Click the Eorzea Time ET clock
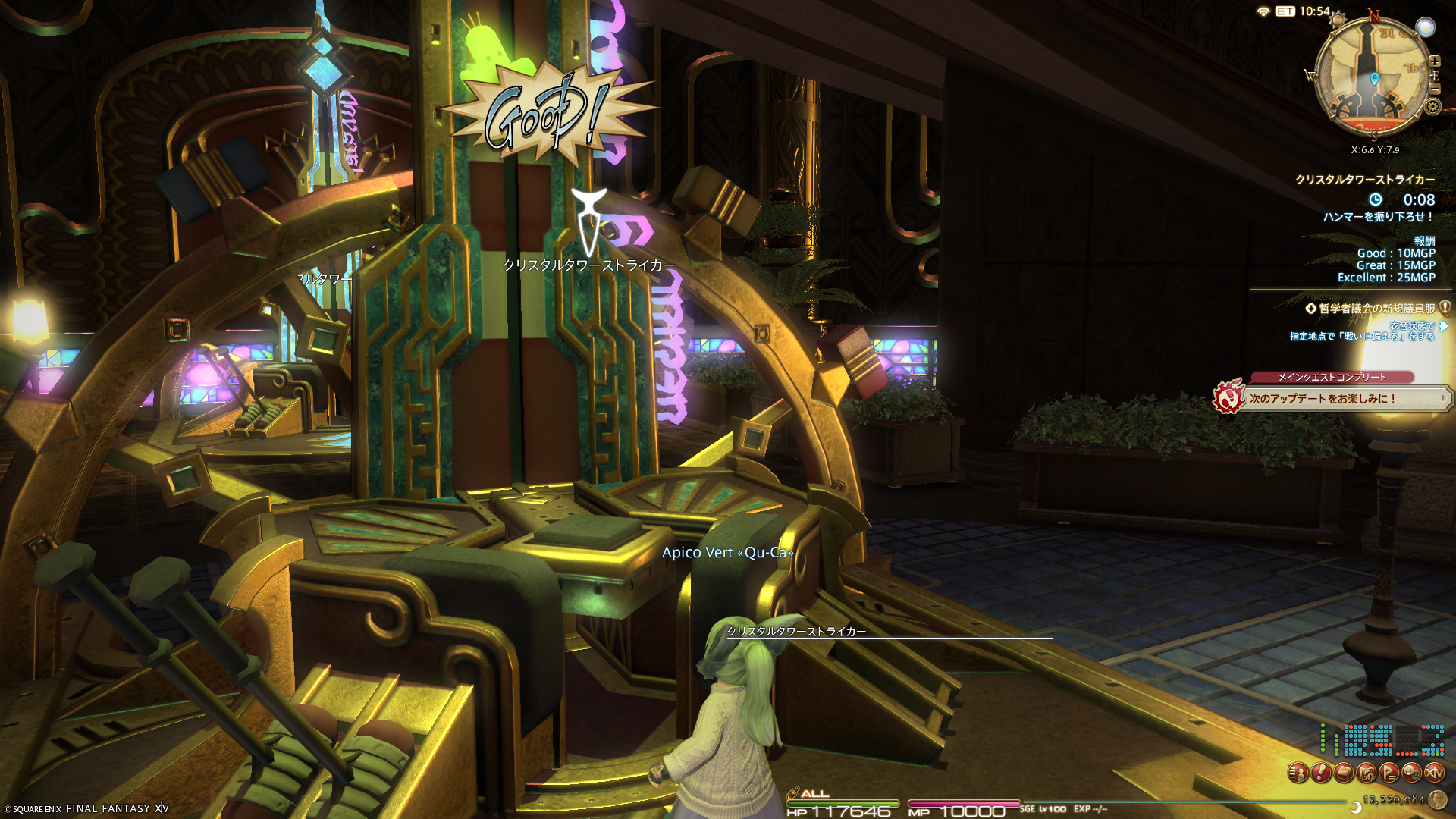The image size is (1456, 819). coord(1304,11)
